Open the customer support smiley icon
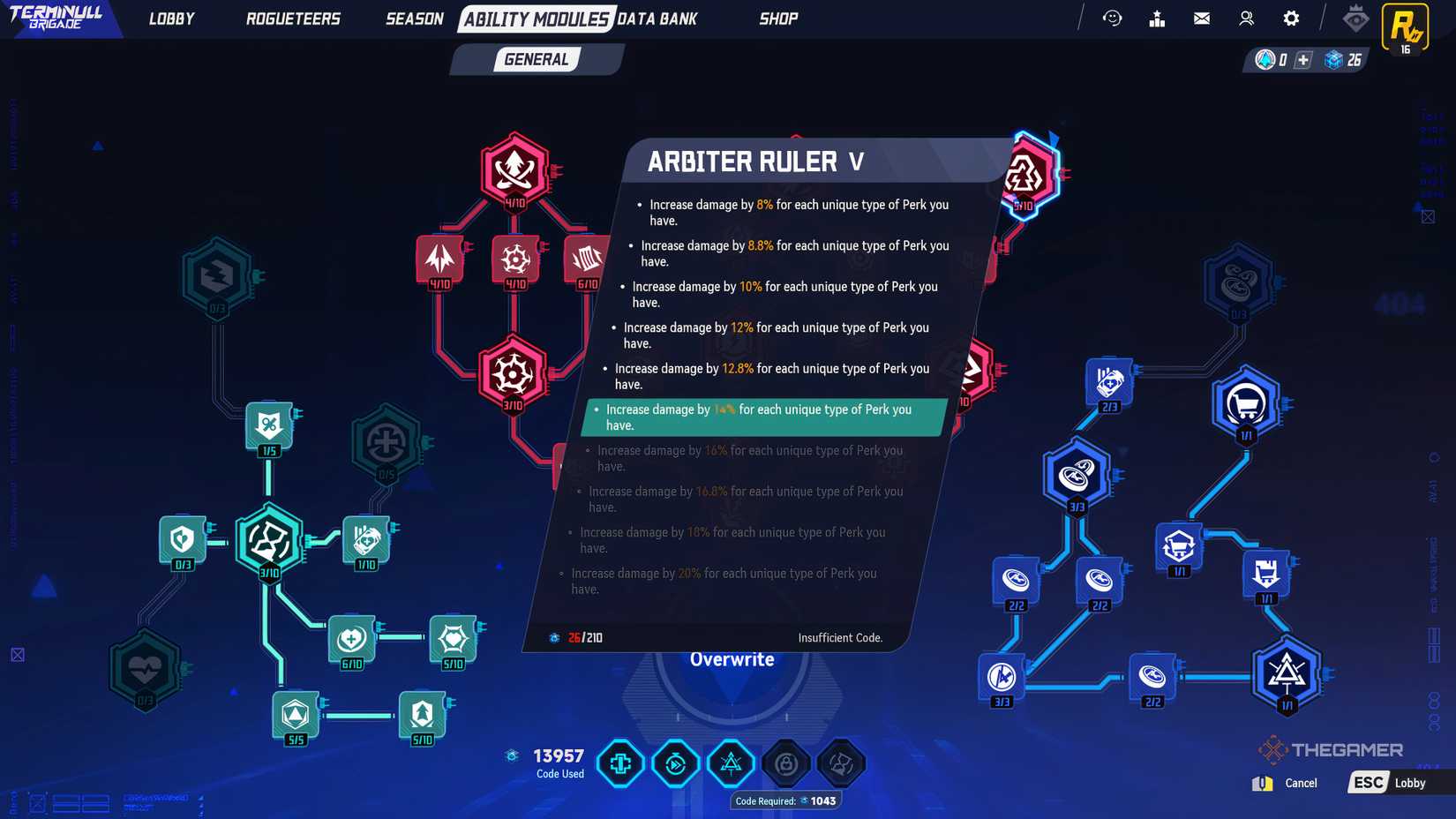Viewport: 1456px width, 819px height. (1113, 18)
